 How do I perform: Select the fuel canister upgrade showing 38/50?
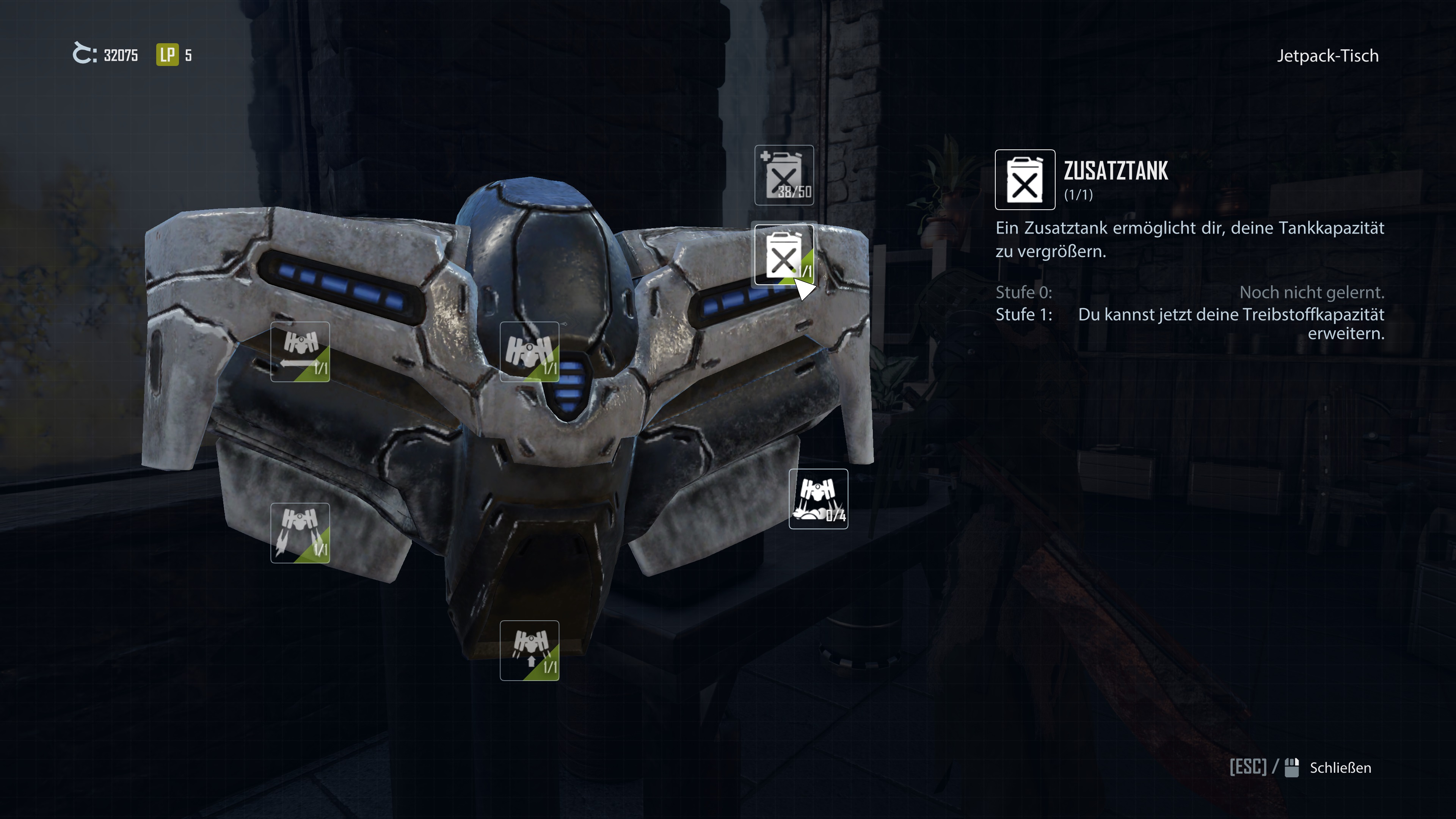pos(784,175)
